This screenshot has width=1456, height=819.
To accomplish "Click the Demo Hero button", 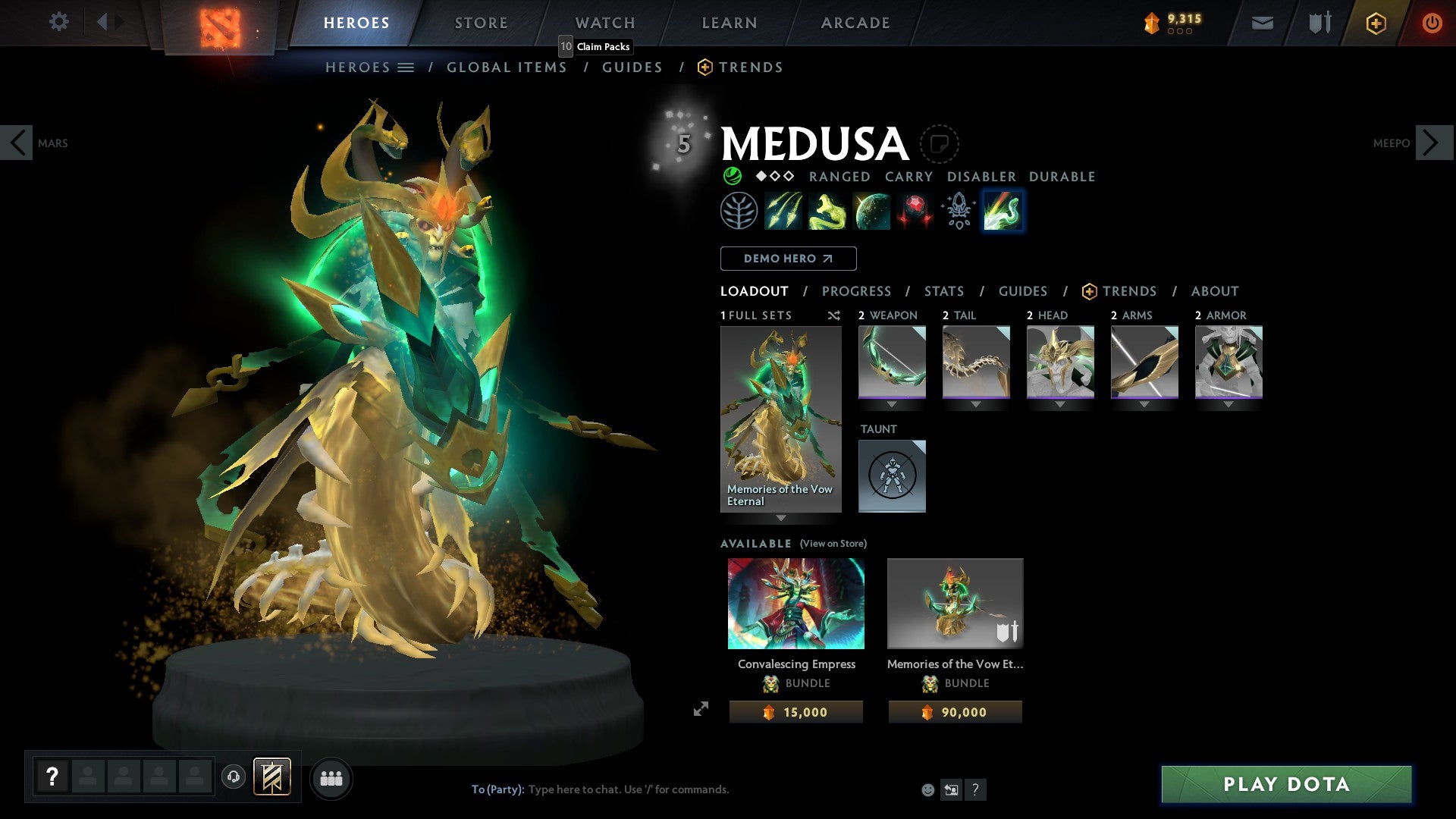I will [787, 259].
